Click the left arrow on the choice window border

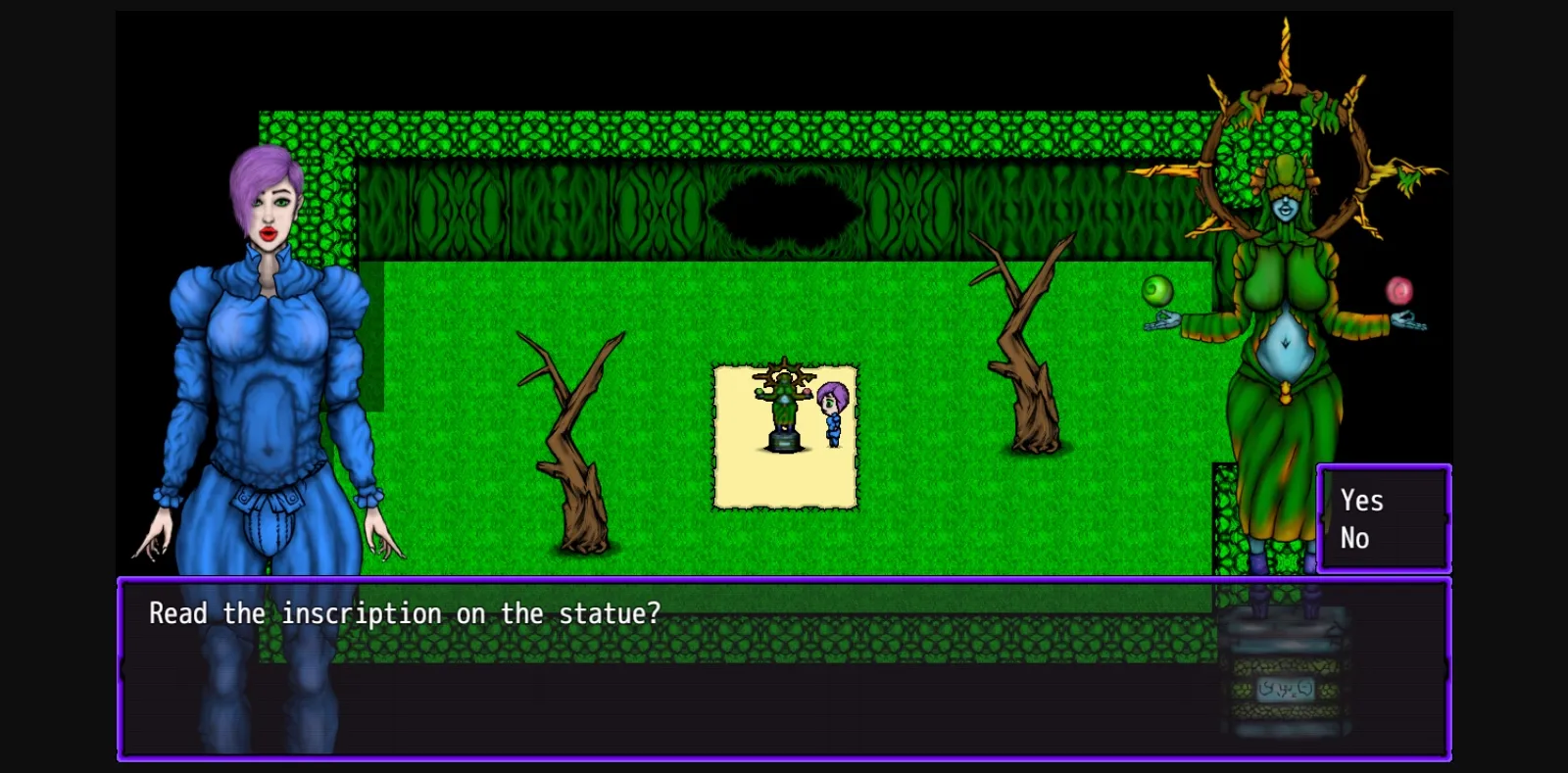click(x=1323, y=519)
